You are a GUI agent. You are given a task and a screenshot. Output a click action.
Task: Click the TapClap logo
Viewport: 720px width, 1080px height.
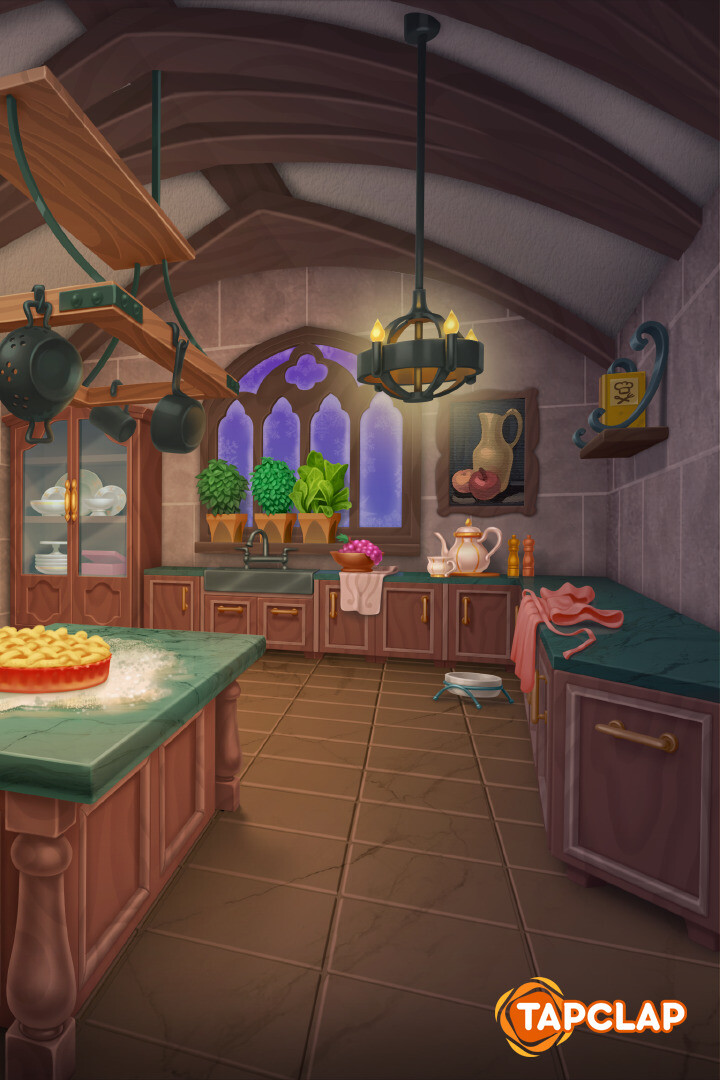[591, 1017]
